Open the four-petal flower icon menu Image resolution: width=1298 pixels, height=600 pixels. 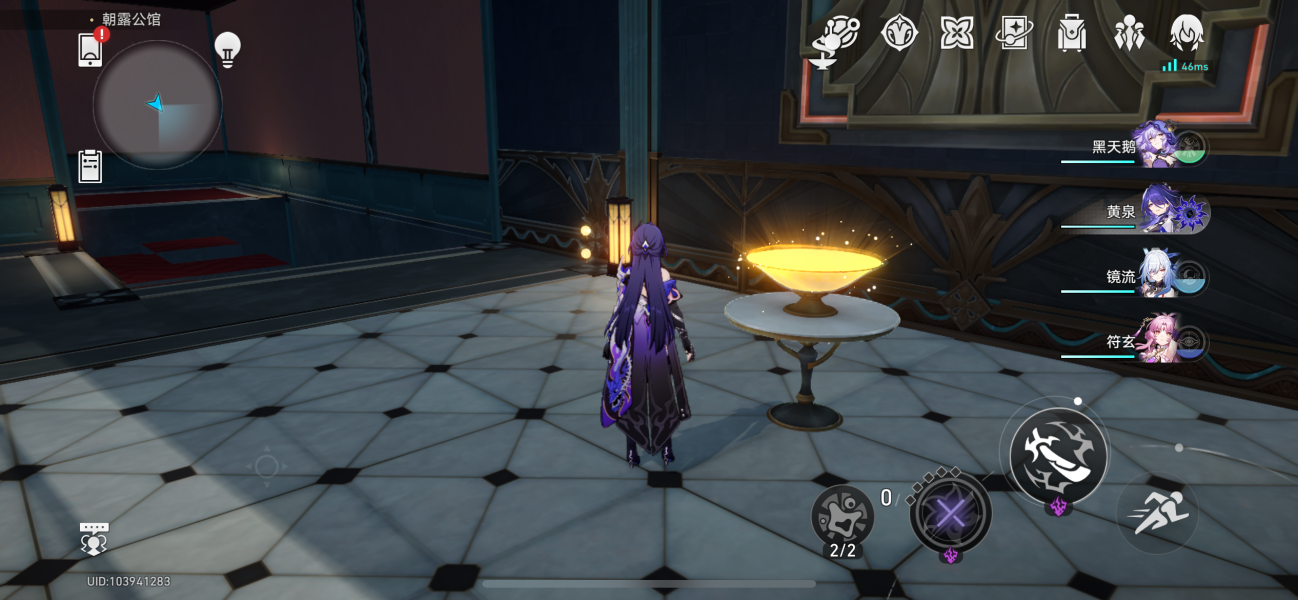957,33
